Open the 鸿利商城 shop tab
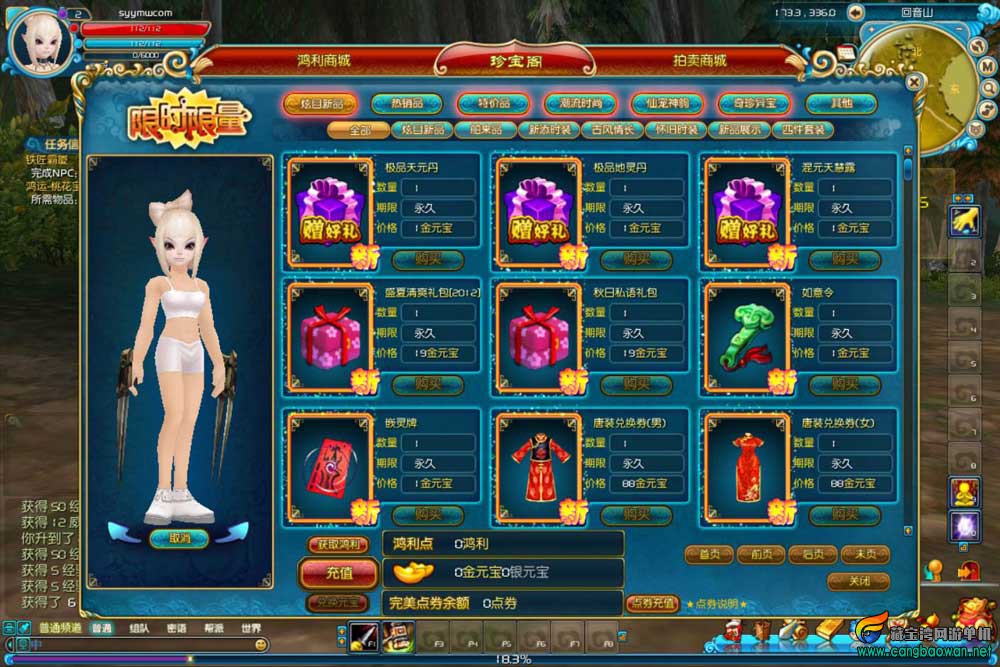This screenshot has width=1000, height=667. point(324,61)
